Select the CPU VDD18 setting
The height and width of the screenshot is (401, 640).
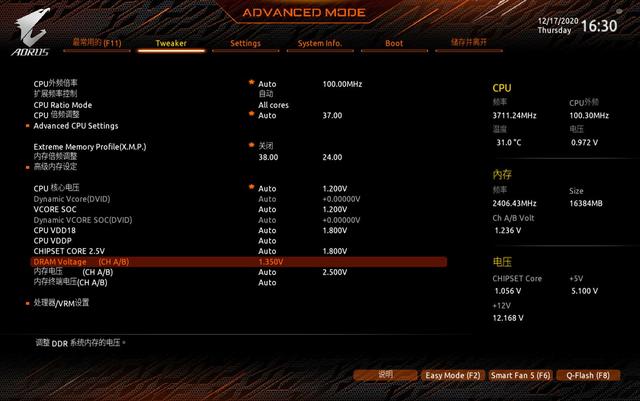[56, 230]
